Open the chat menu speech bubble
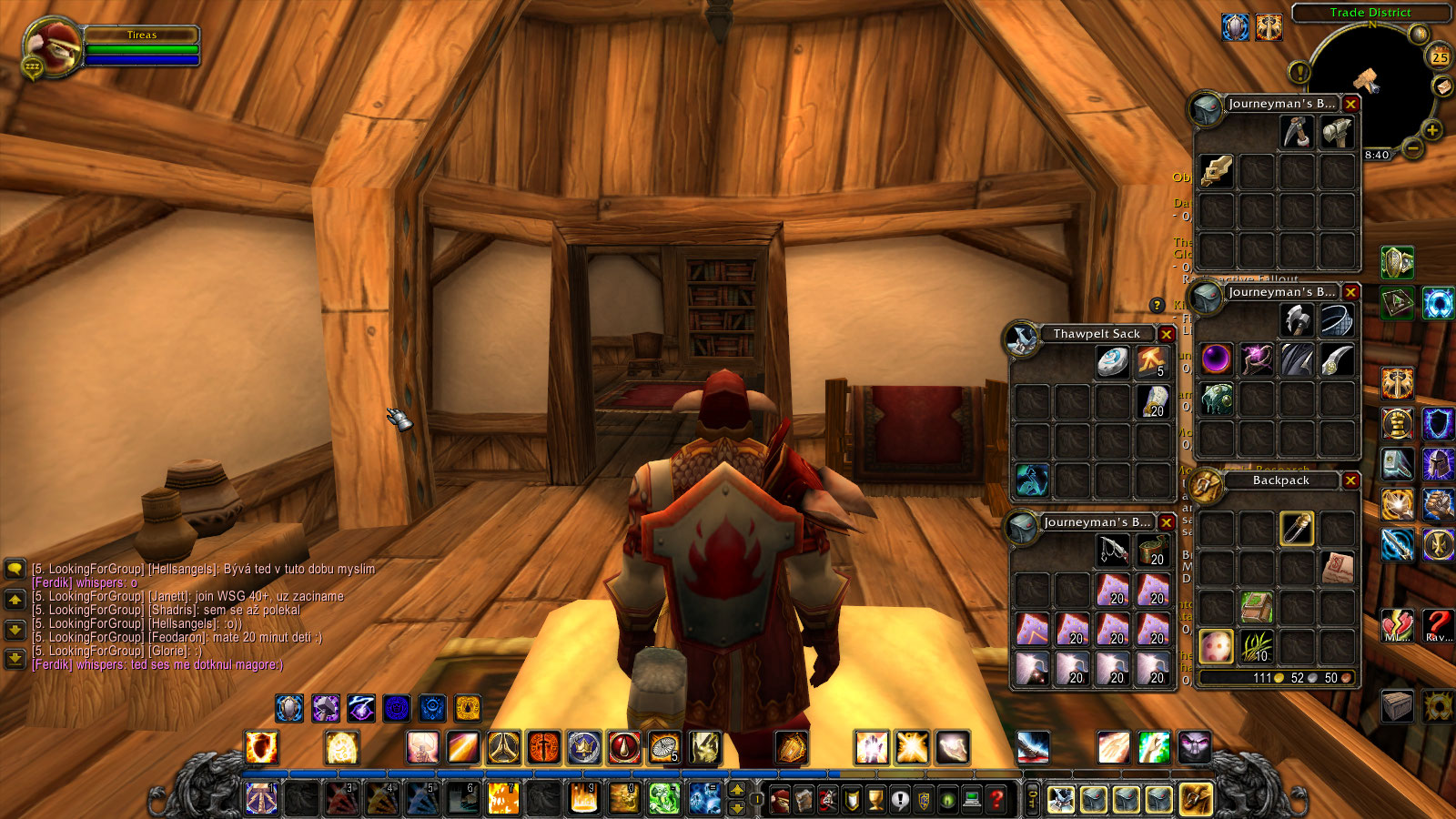1456x819 pixels. click(15, 570)
